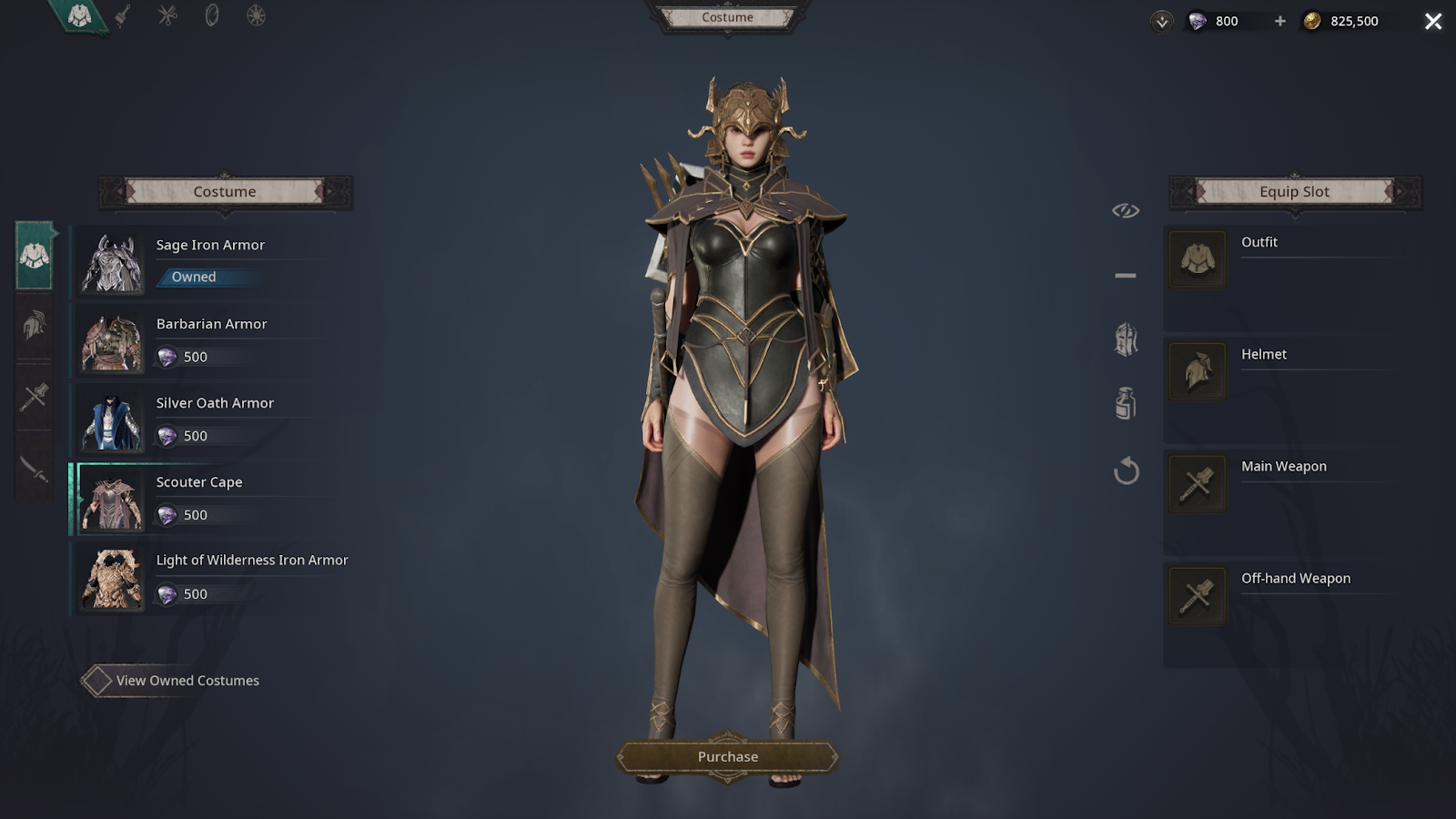The height and width of the screenshot is (819, 1456).
Task: Open the Outfit equip slot
Action: click(1197, 259)
